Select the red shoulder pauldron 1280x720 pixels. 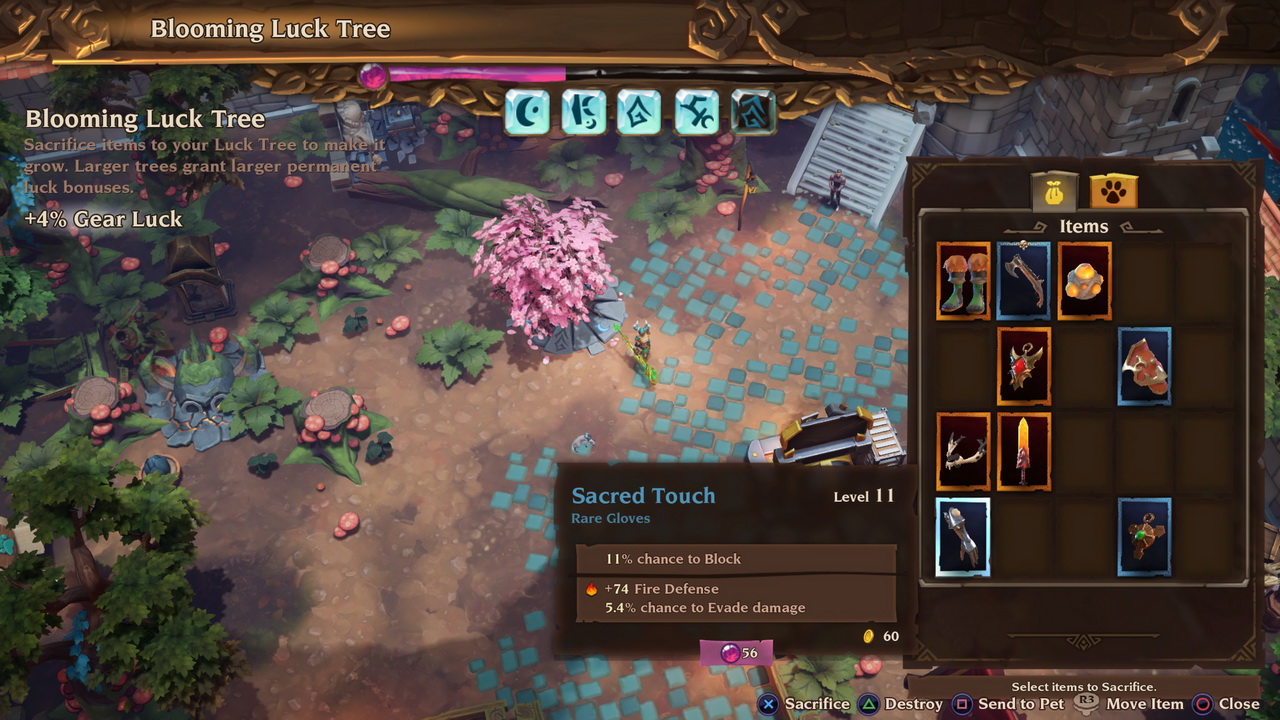(1144, 366)
